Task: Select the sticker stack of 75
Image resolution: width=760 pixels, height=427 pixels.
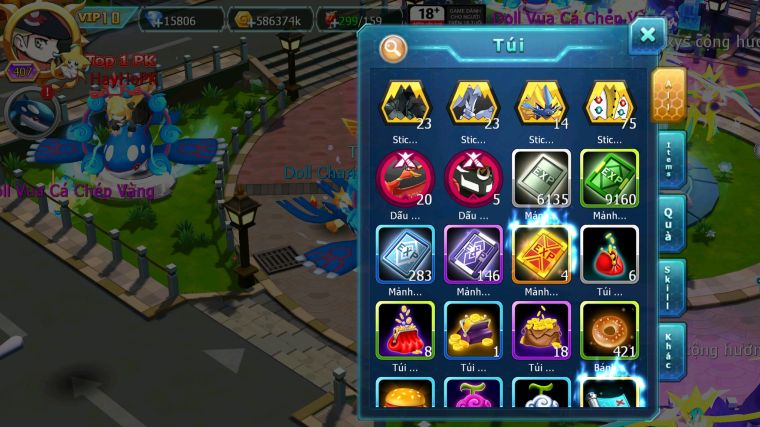Action: coord(609,102)
